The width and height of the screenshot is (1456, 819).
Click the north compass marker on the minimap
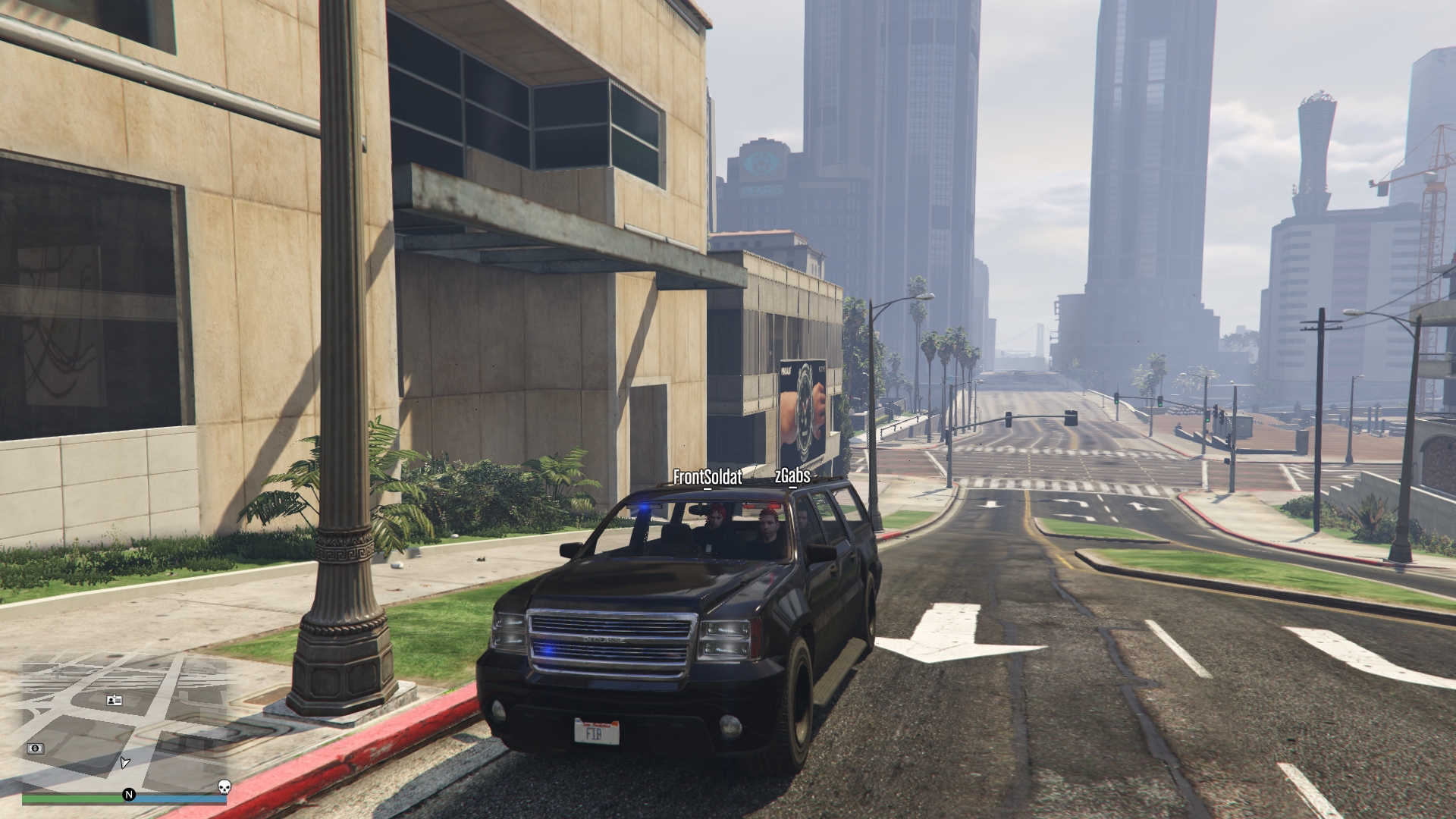point(129,795)
